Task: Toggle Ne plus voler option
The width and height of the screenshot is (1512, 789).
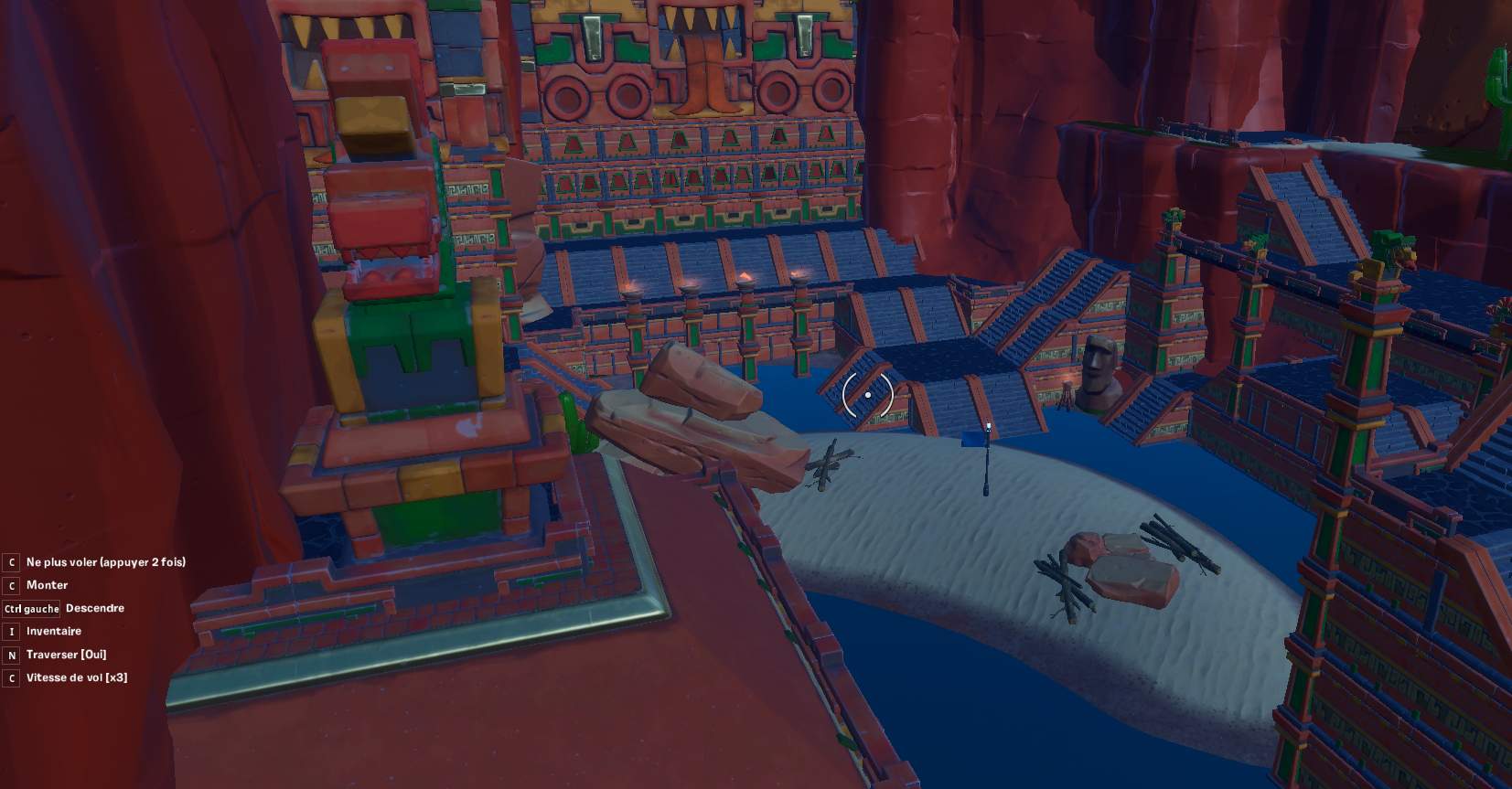Action: tap(107, 561)
